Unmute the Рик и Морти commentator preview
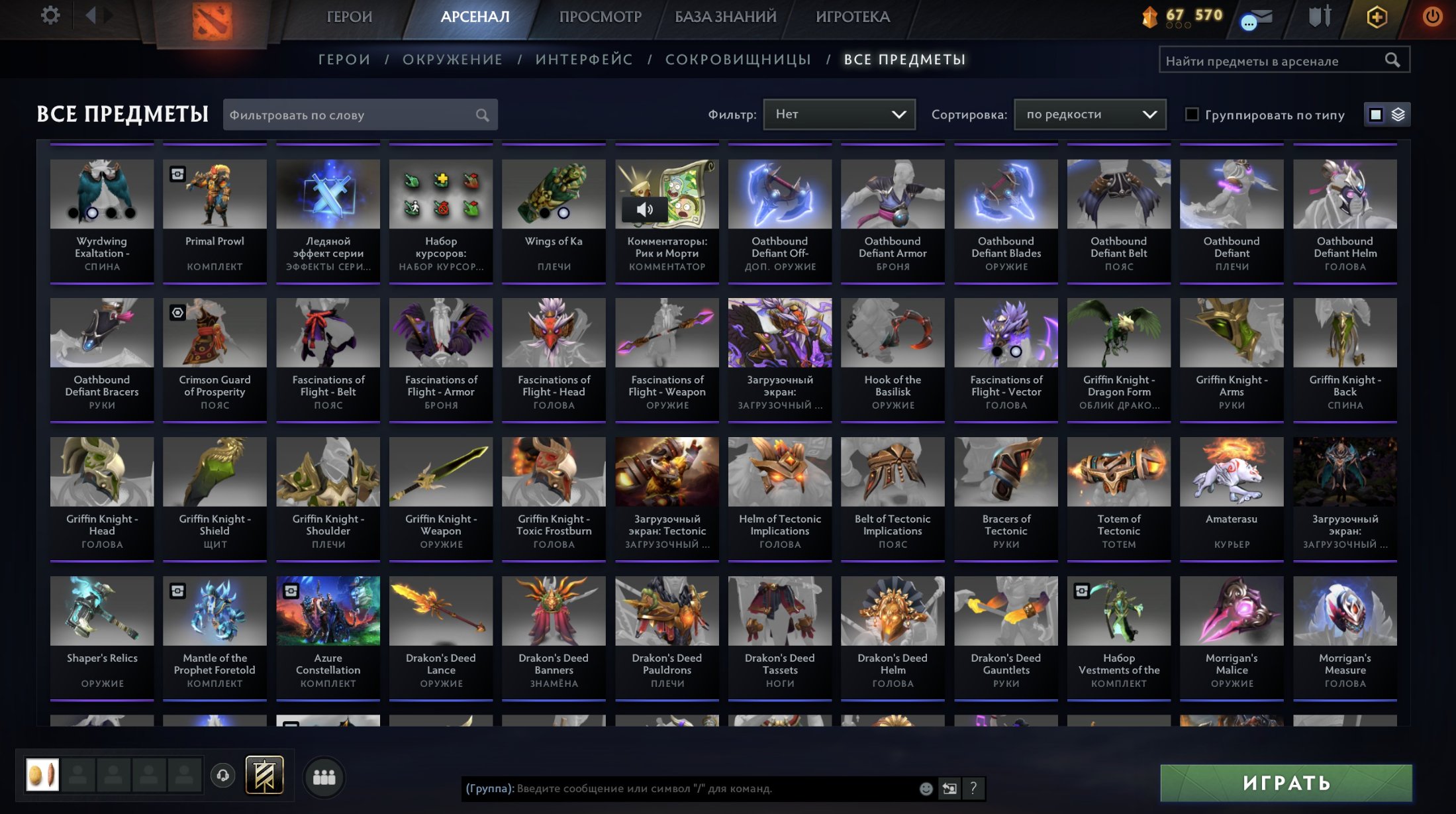Viewport: 1456px width, 814px height. pos(645,209)
